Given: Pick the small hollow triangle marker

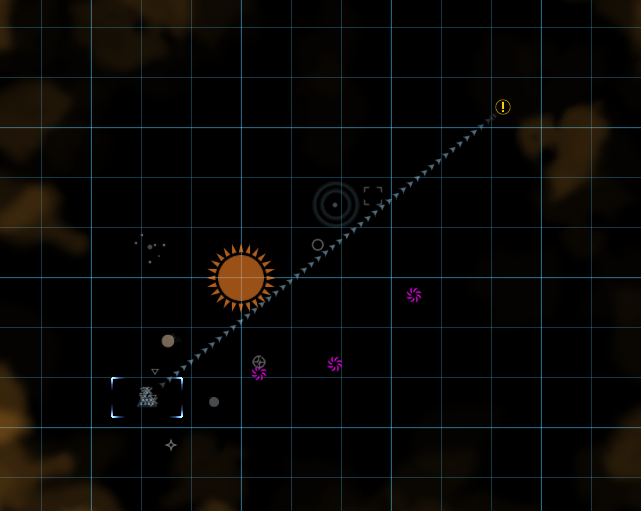Looking at the screenshot, I should (155, 371).
